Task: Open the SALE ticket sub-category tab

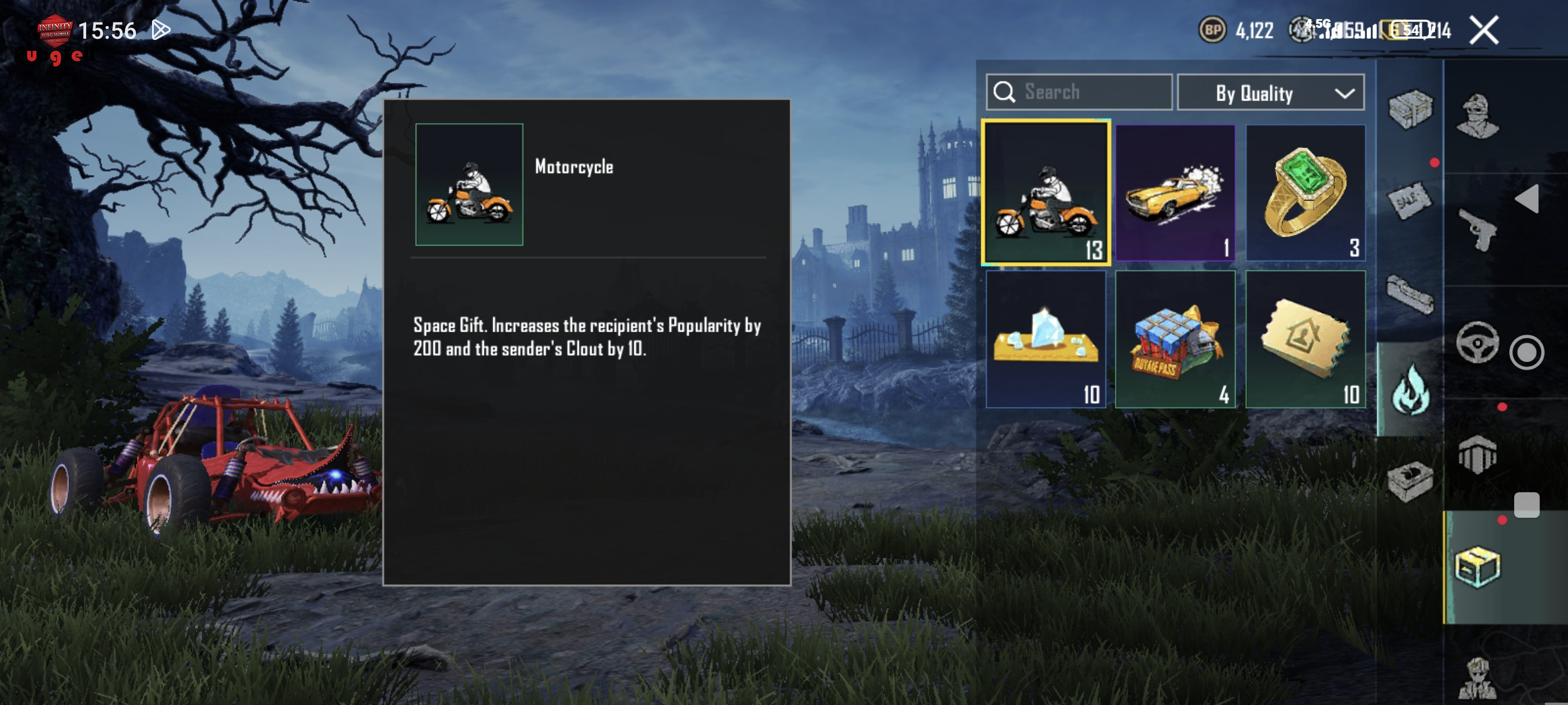Action: [1410, 199]
